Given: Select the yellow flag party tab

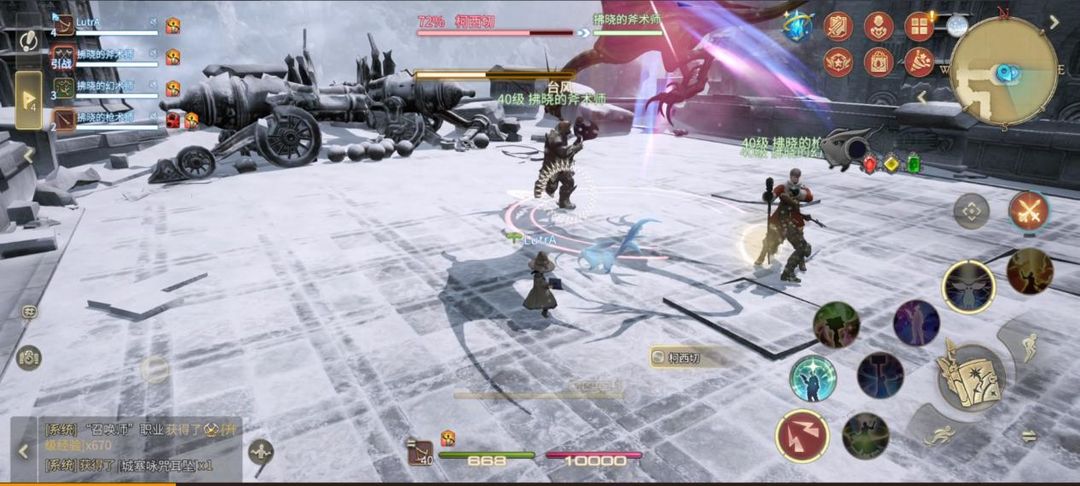Looking at the screenshot, I should coord(28,100).
